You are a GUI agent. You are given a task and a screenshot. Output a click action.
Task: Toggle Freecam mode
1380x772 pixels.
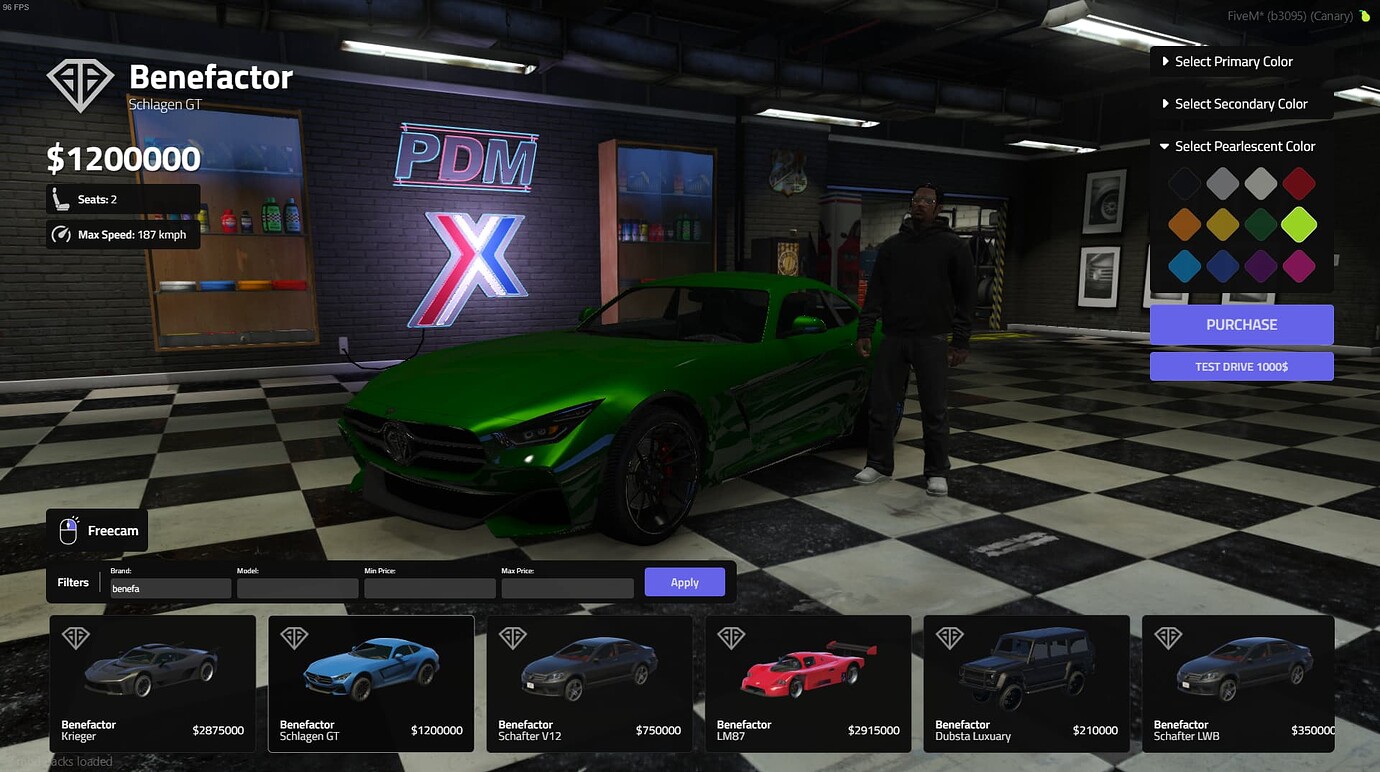point(97,530)
